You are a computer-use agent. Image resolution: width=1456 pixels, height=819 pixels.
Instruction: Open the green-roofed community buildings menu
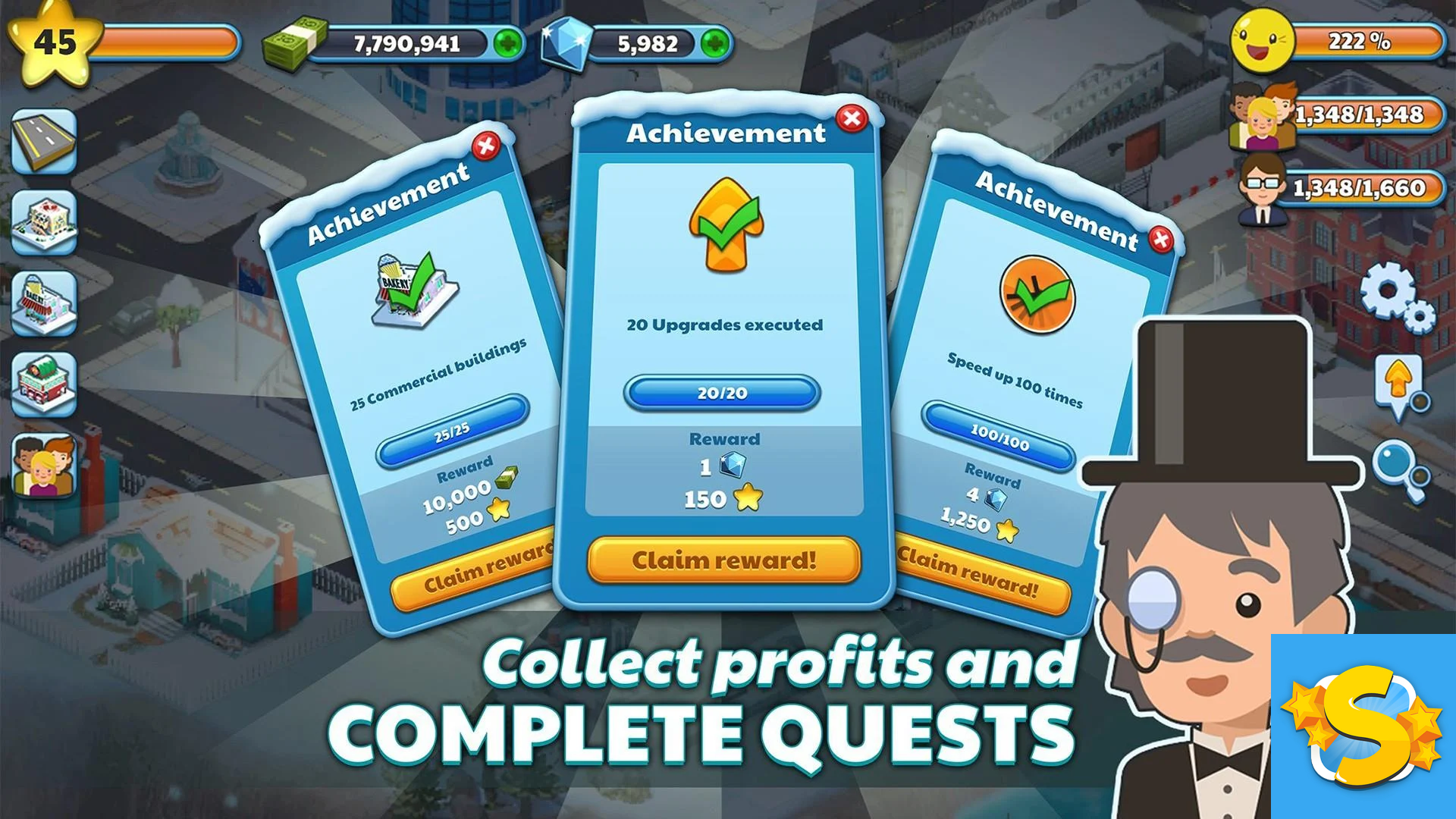(x=44, y=384)
